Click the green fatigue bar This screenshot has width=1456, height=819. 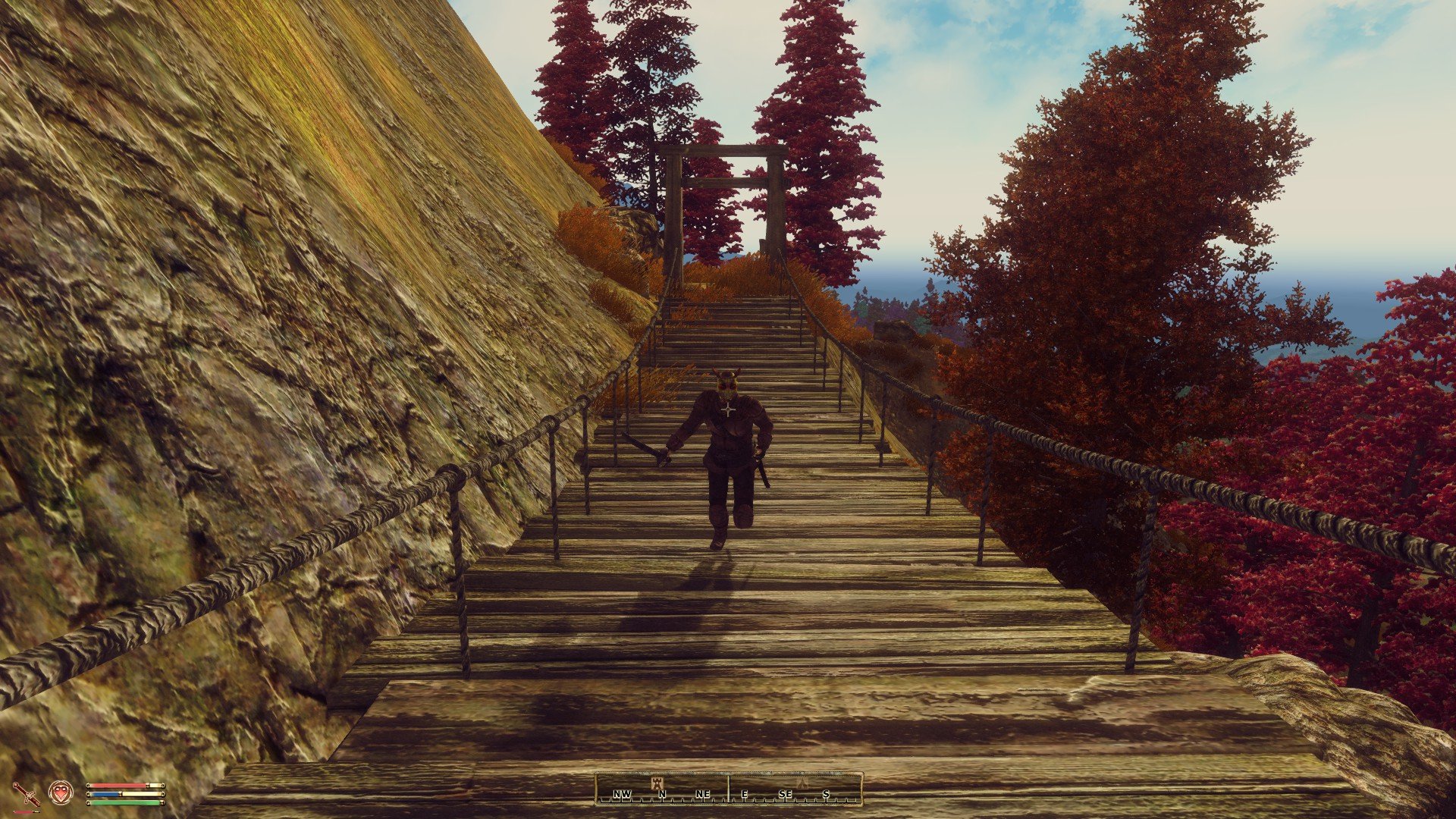[124, 802]
